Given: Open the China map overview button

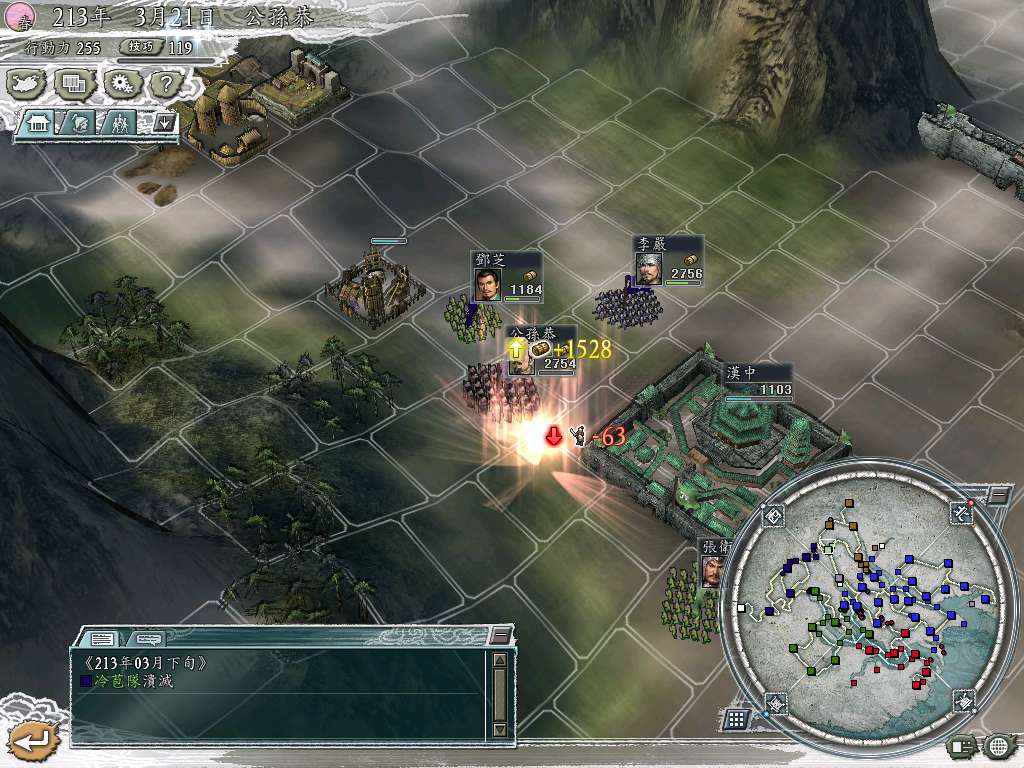Looking at the screenshot, I should (x=27, y=84).
